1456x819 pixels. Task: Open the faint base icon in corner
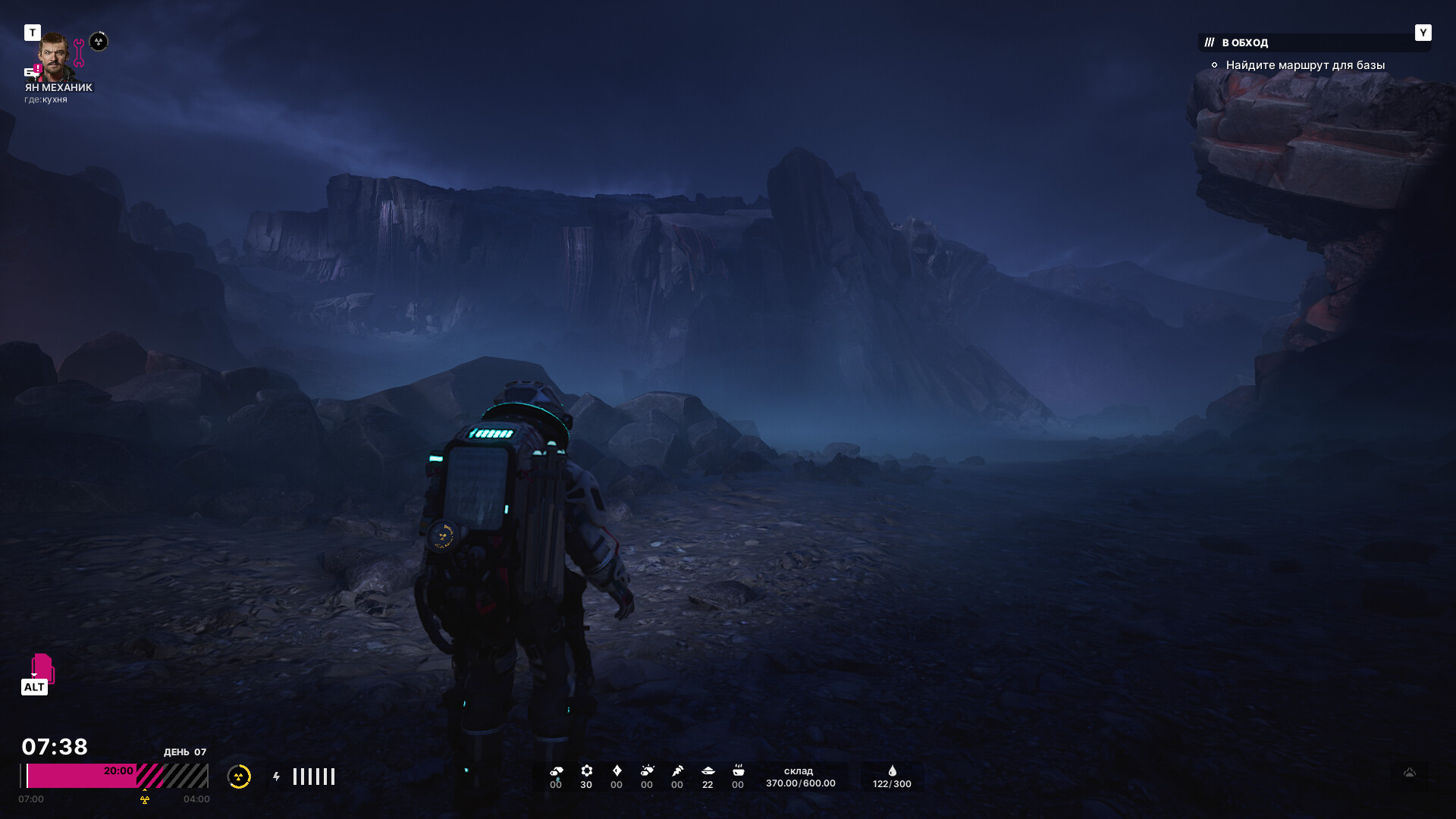(1410, 773)
